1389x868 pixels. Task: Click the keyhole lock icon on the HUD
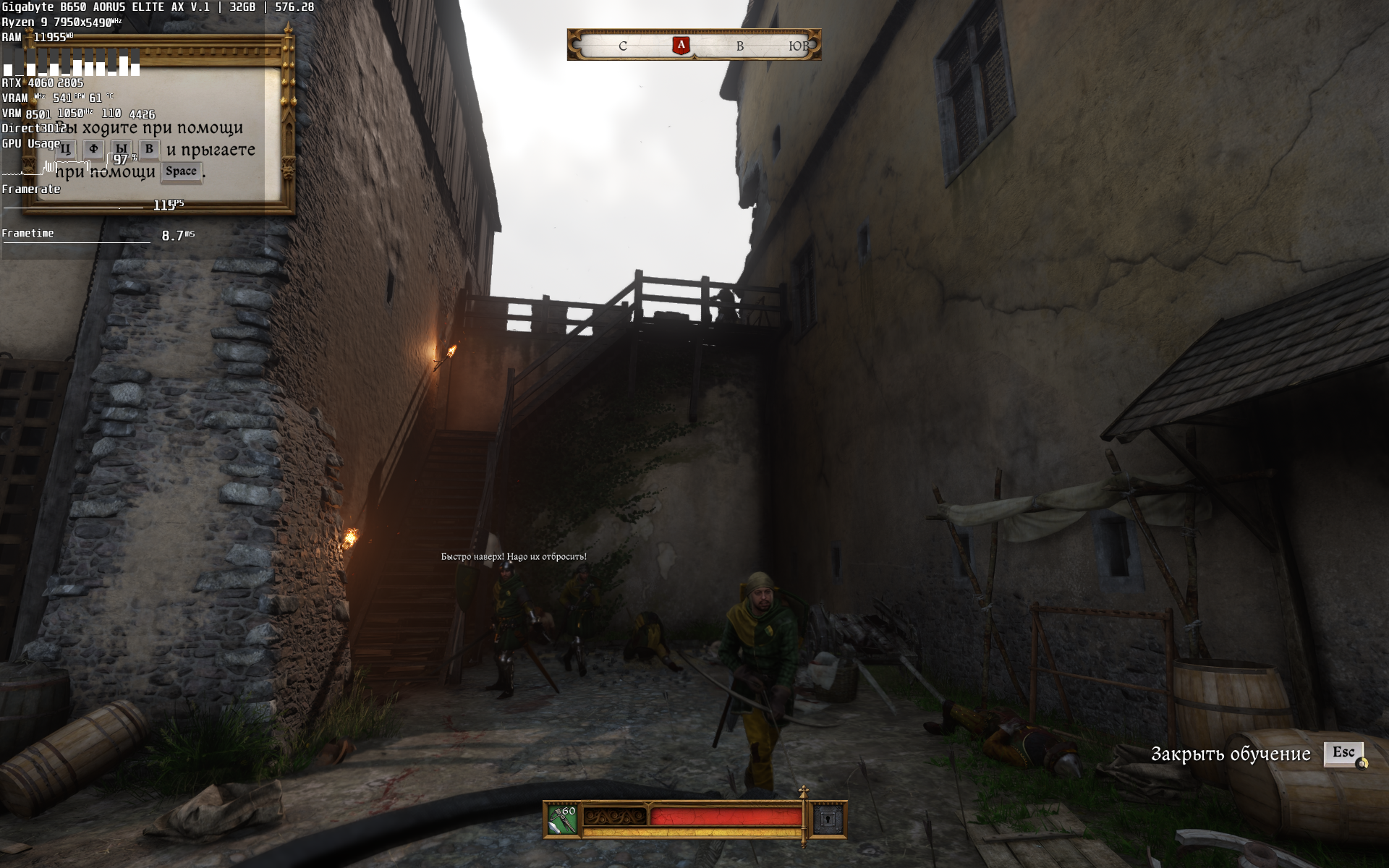click(828, 820)
